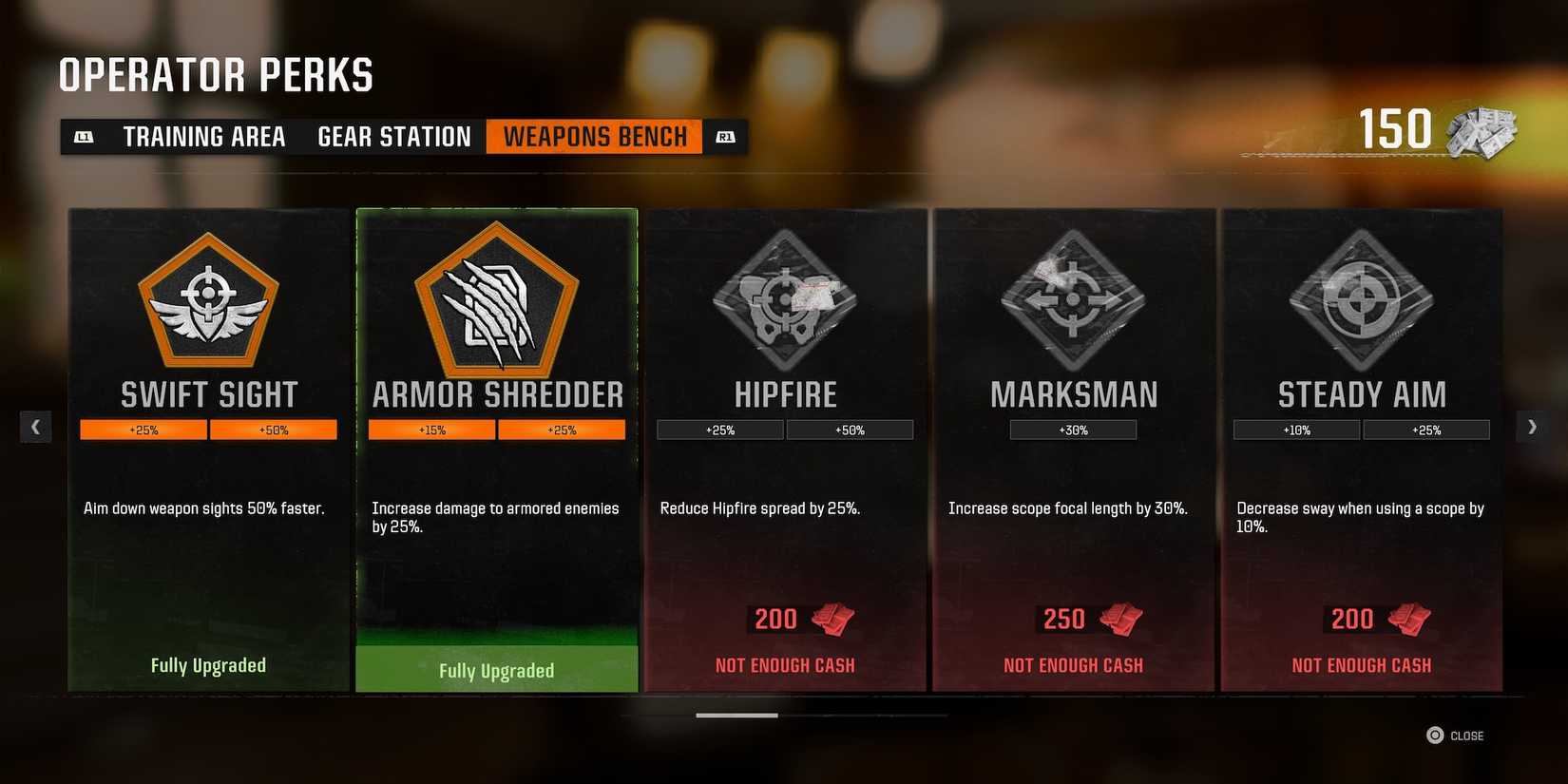This screenshot has height=784, width=1568.
Task: Select the +30% tier on Marksman
Action: (1073, 429)
